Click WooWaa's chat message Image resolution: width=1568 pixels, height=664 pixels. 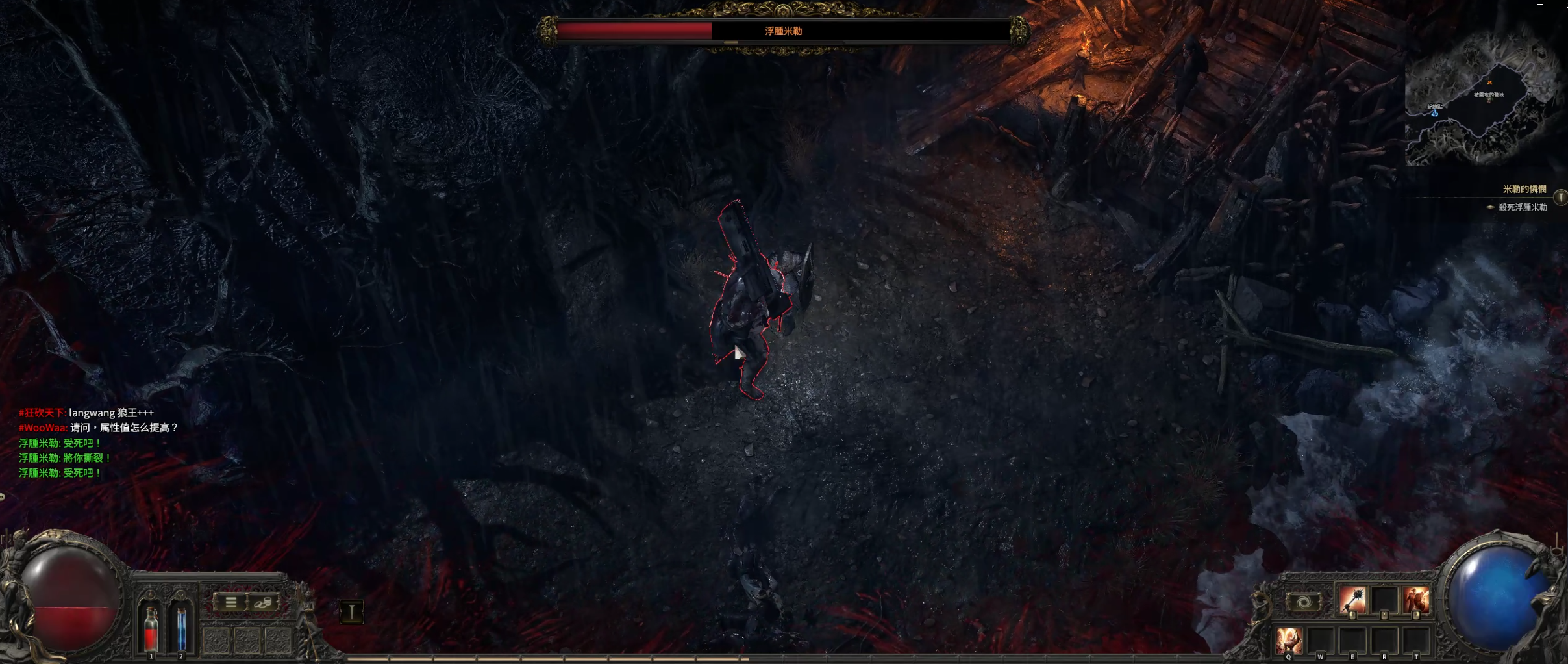98,428
